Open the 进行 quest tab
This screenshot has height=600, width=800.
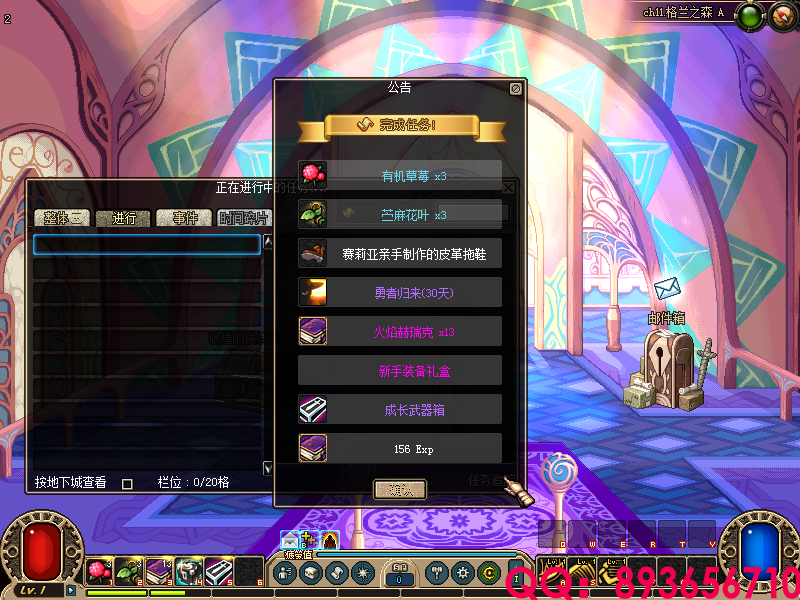tap(124, 218)
